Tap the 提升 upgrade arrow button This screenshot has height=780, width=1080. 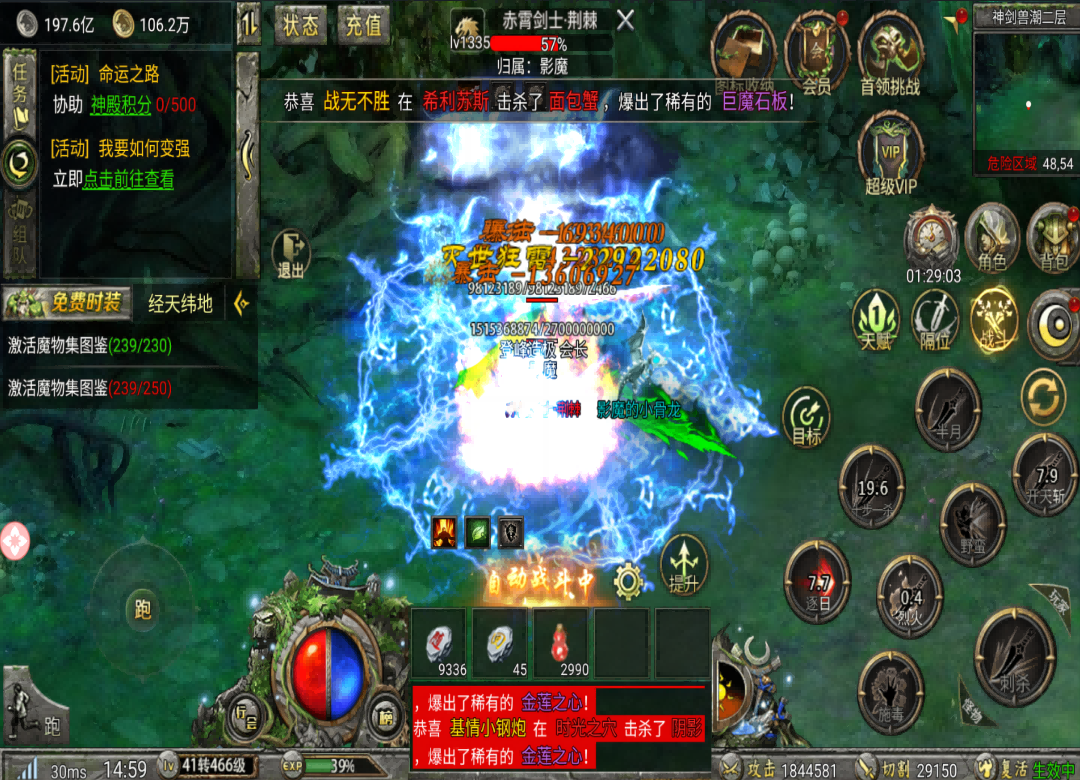point(684,563)
